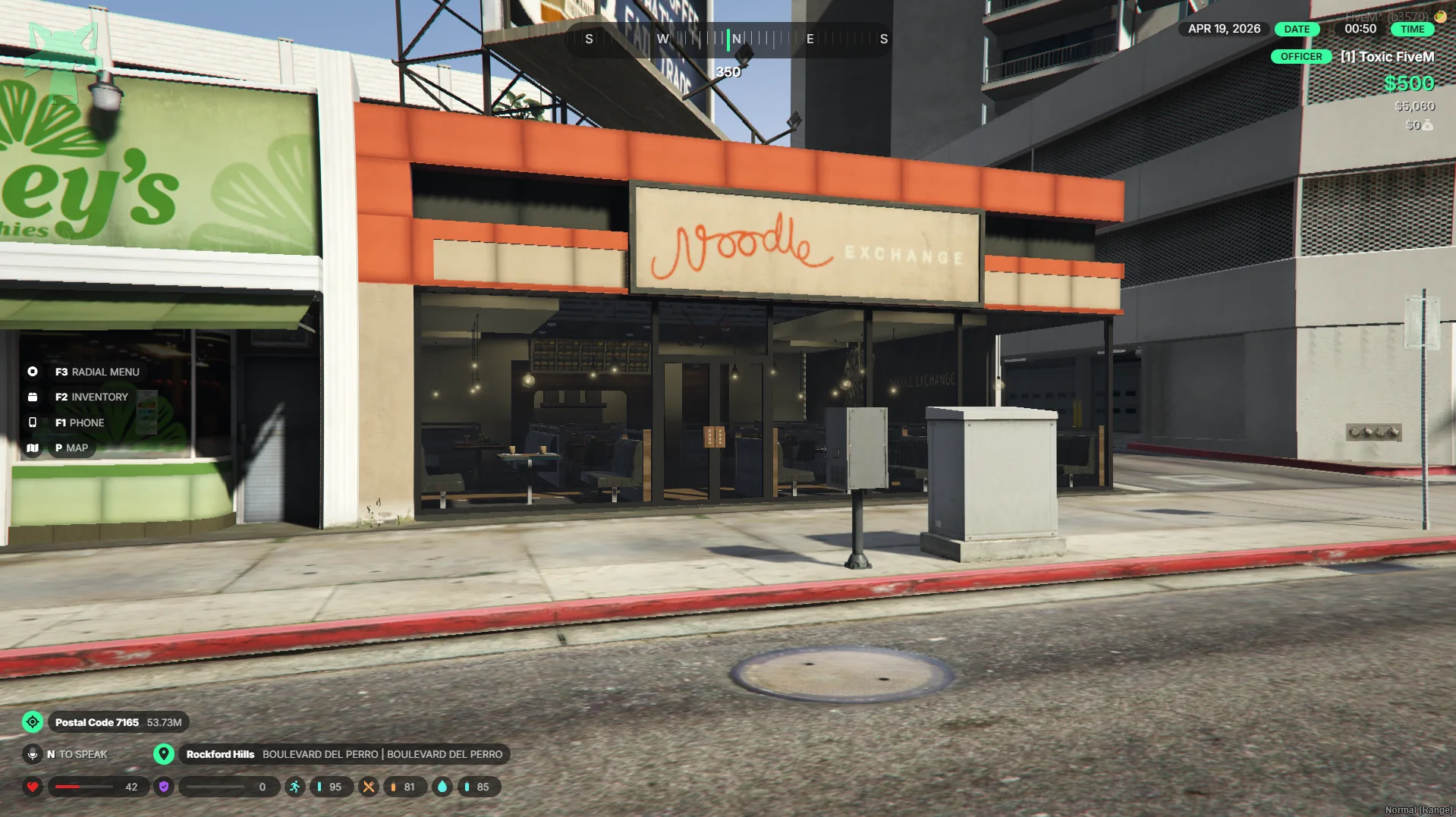Click the fork-and-knife hunger icon
The width and height of the screenshot is (1456, 817).
(369, 787)
